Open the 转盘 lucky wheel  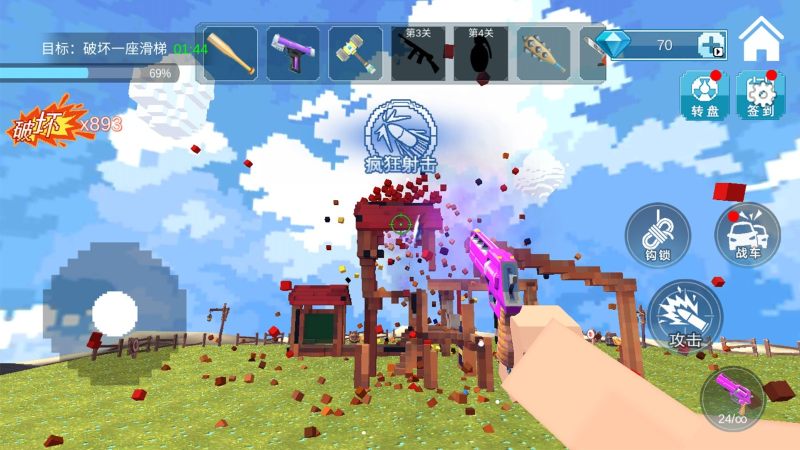(705, 96)
